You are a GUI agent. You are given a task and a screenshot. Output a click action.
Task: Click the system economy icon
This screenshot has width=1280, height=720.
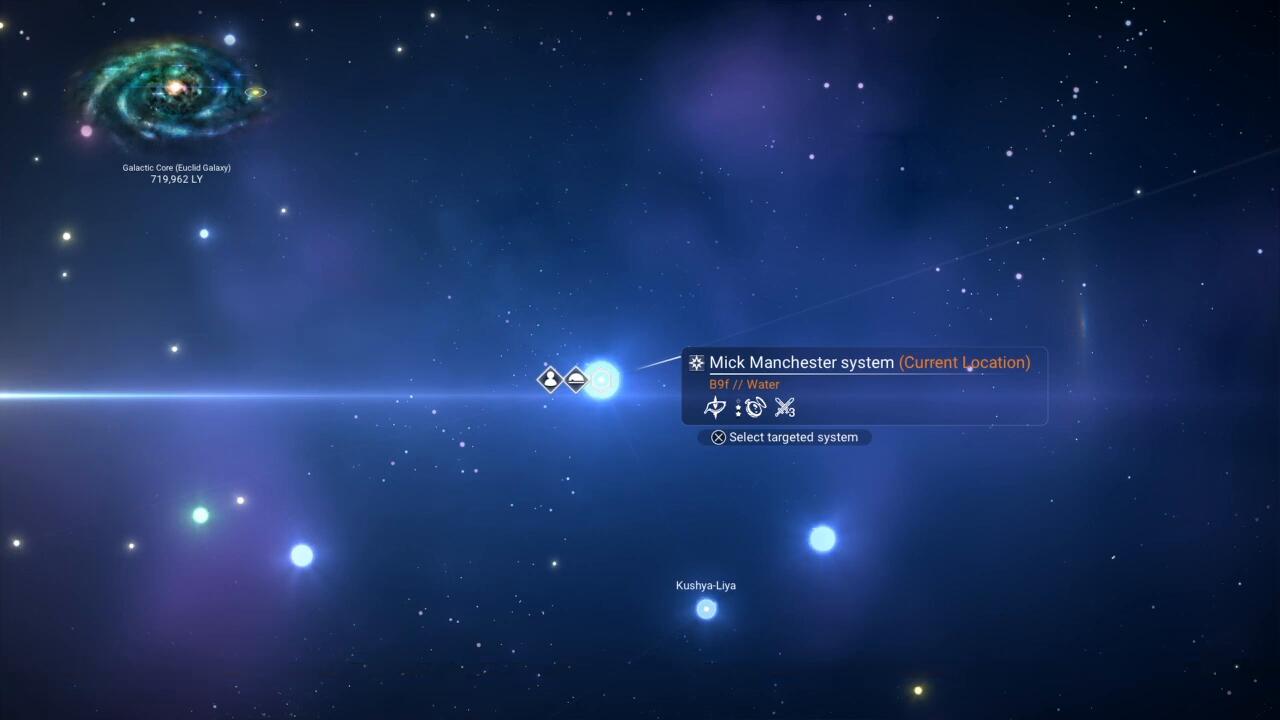click(754, 408)
